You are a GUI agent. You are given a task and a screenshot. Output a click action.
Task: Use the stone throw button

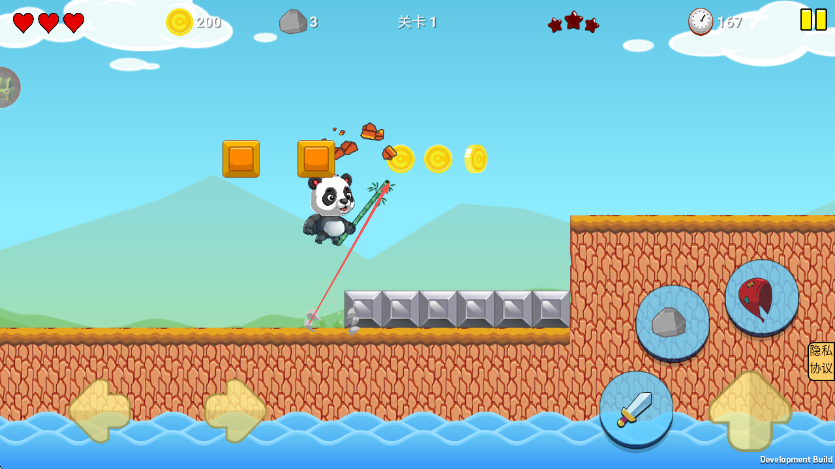[x=672, y=322]
